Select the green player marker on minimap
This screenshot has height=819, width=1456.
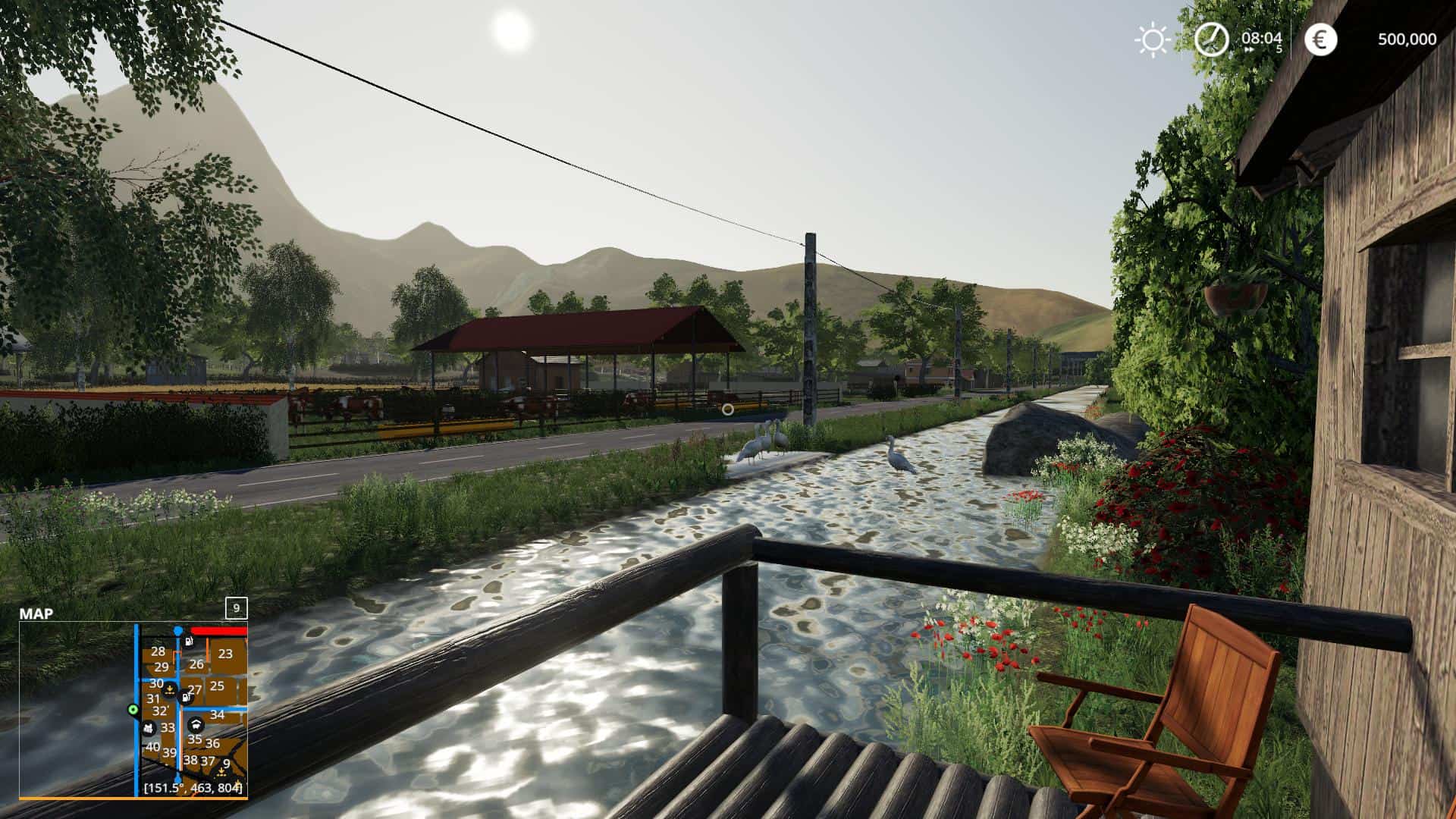coord(133,710)
